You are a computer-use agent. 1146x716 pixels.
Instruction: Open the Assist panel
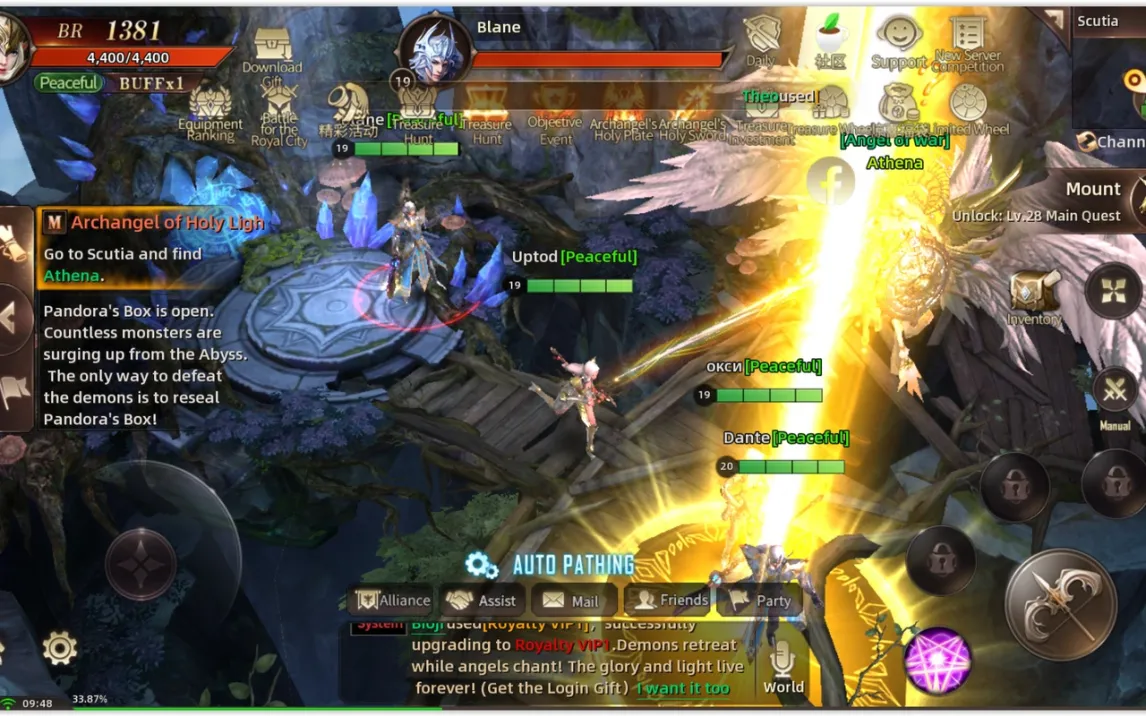point(482,600)
